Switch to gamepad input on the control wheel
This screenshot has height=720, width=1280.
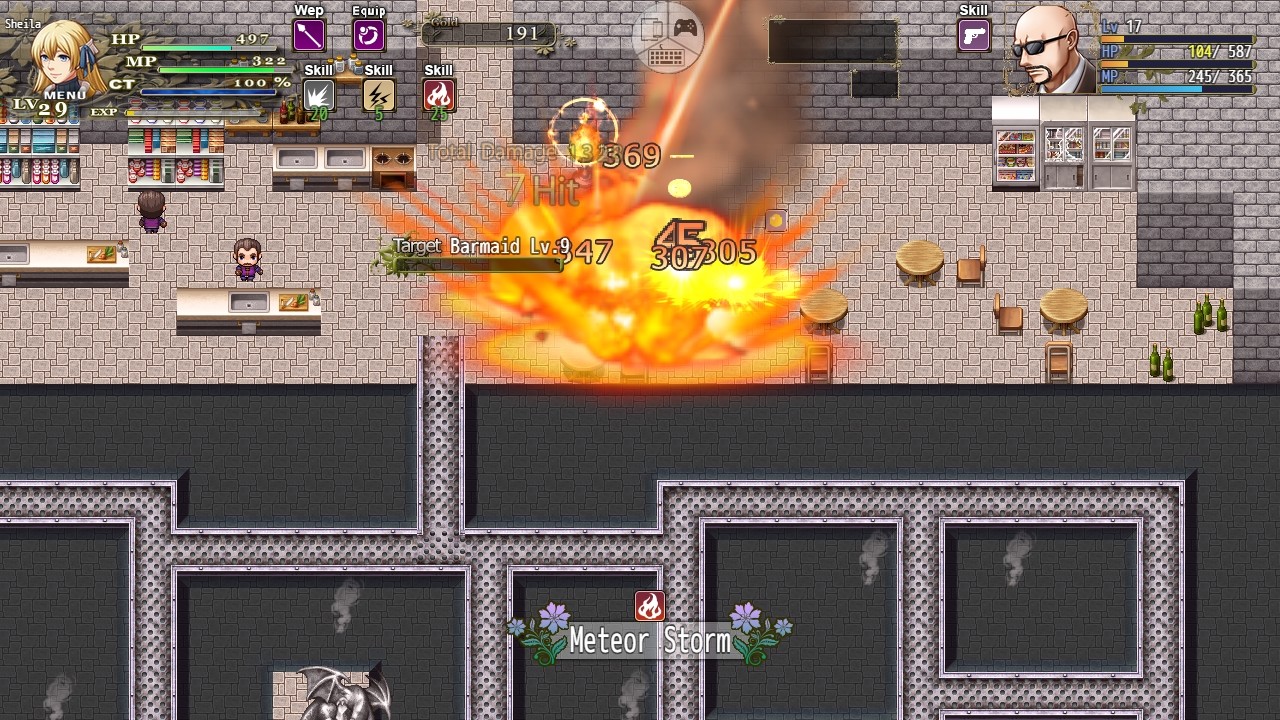point(685,27)
